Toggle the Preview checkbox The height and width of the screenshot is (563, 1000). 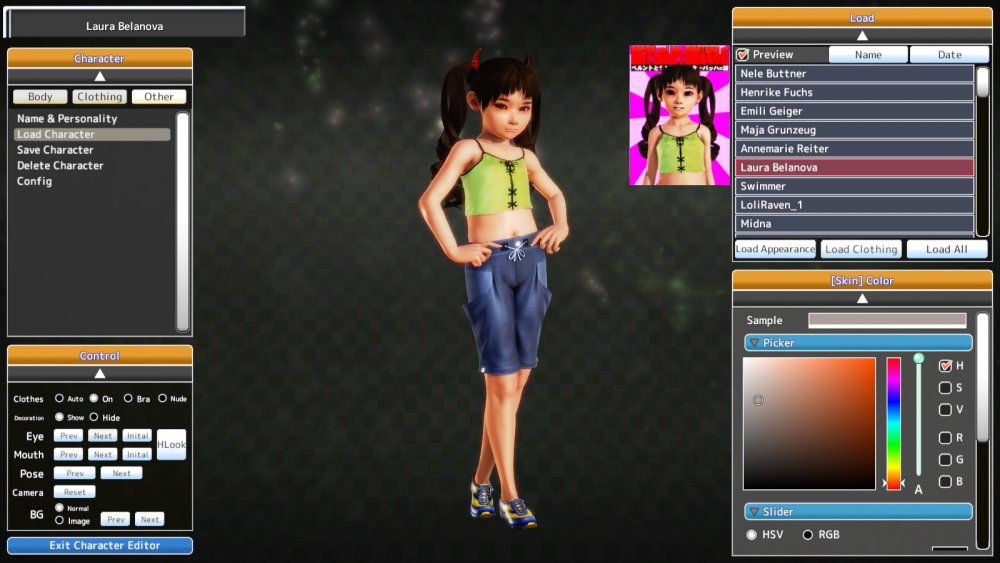coord(742,55)
